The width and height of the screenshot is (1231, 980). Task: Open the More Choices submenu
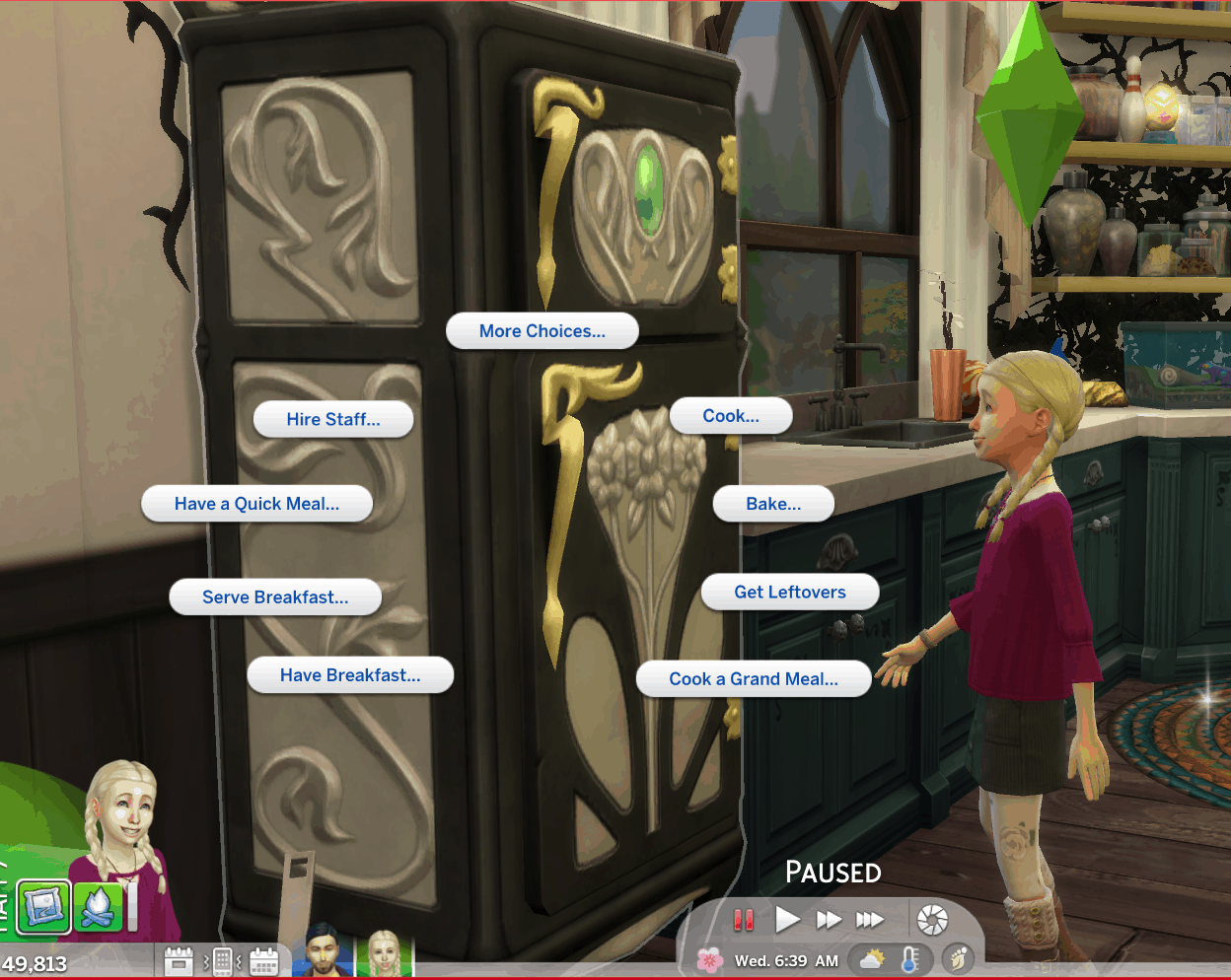click(542, 331)
